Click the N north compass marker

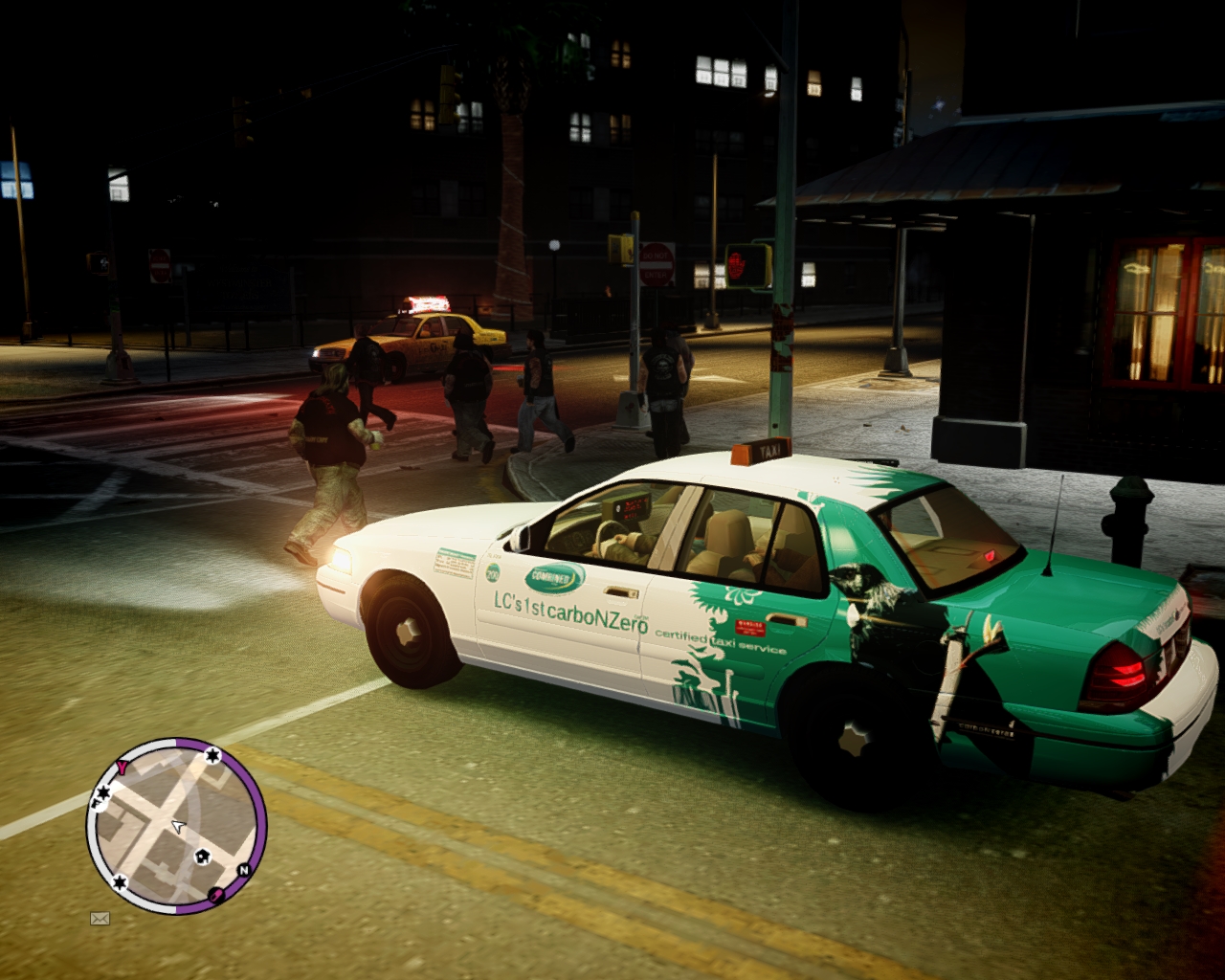[x=243, y=870]
